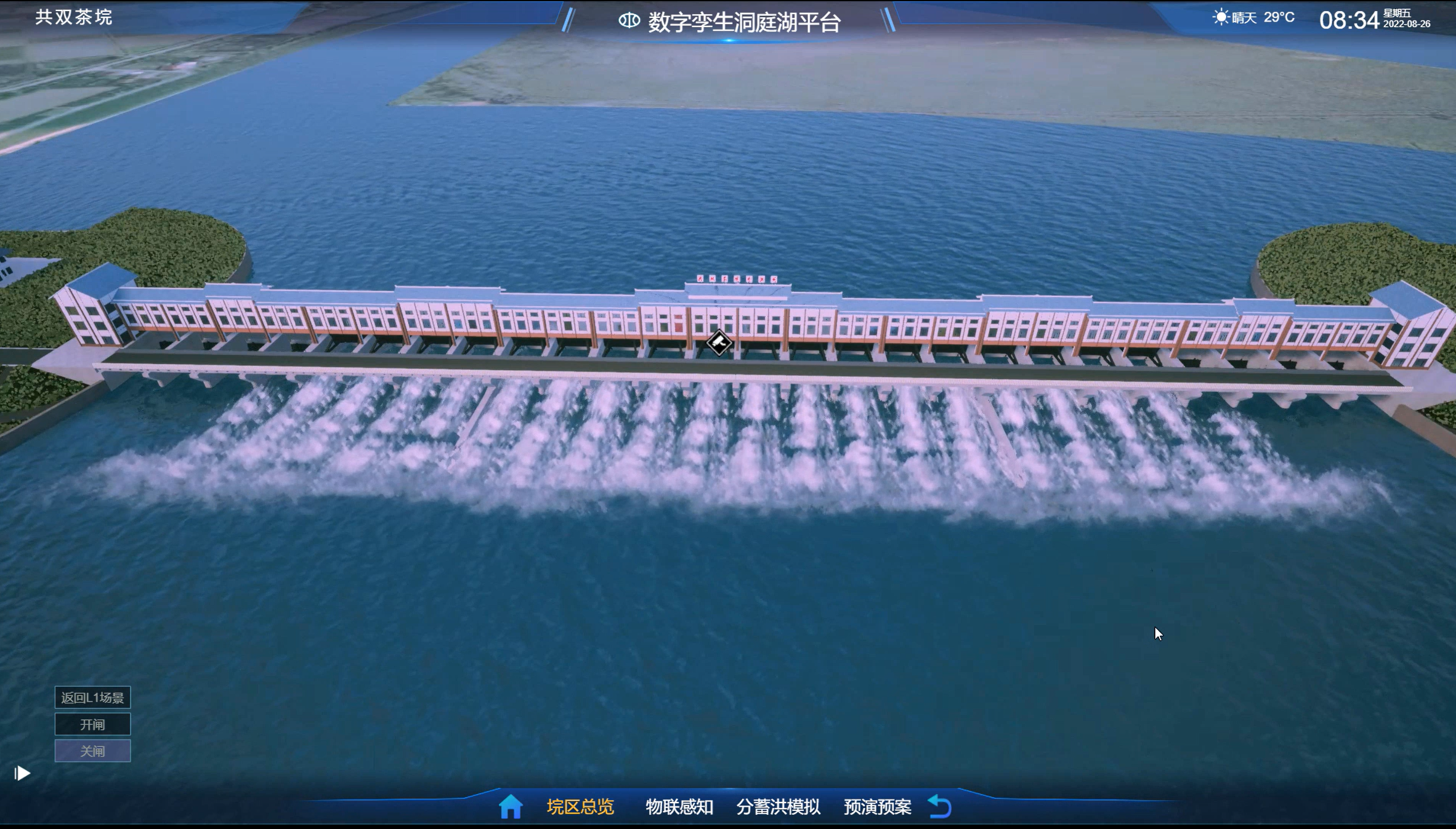Click the 返回L1场景 button
The height and width of the screenshot is (829, 1456).
pos(92,697)
